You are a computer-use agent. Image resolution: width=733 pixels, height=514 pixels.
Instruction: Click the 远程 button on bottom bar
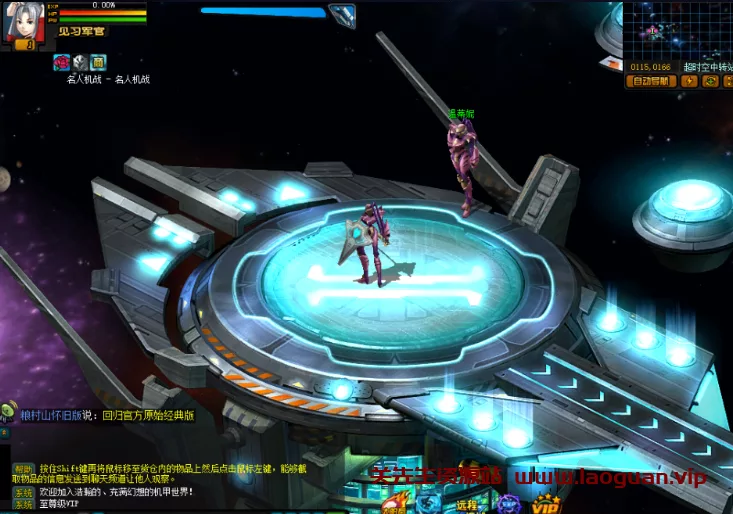click(x=467, y=506)
